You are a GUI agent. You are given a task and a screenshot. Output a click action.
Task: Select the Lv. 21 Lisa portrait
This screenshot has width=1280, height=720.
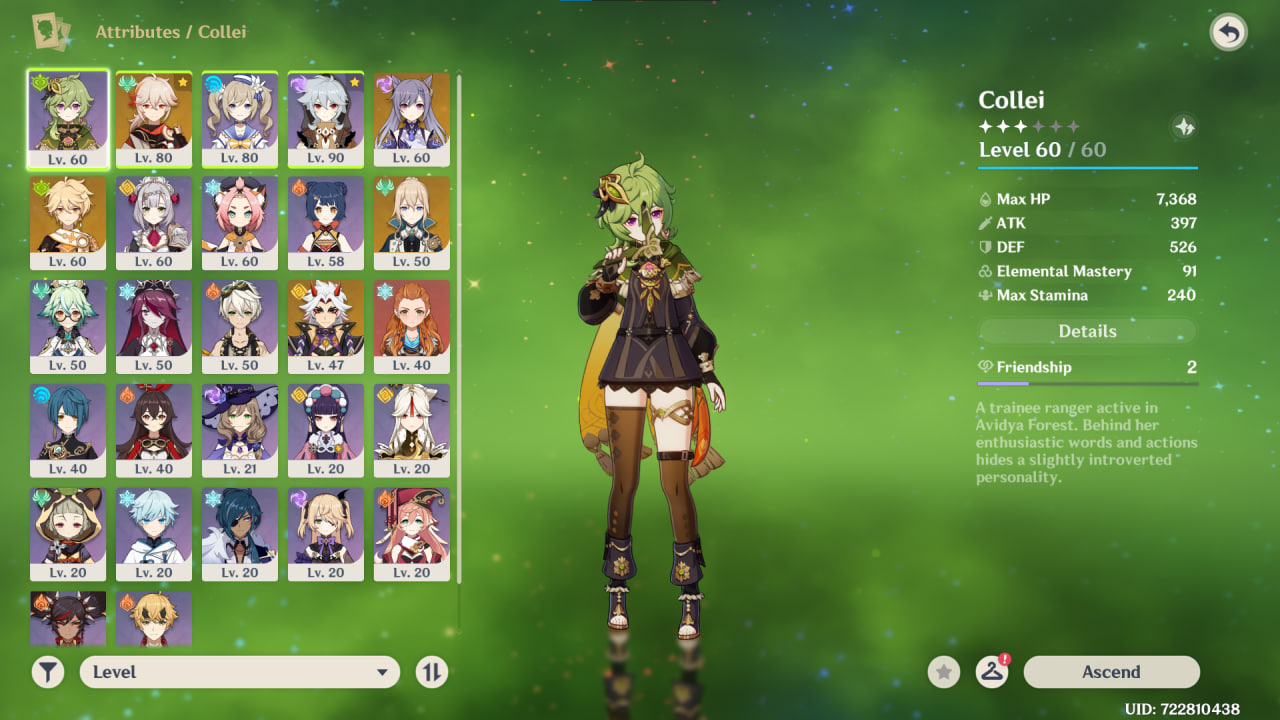click(x=240, y=430)
